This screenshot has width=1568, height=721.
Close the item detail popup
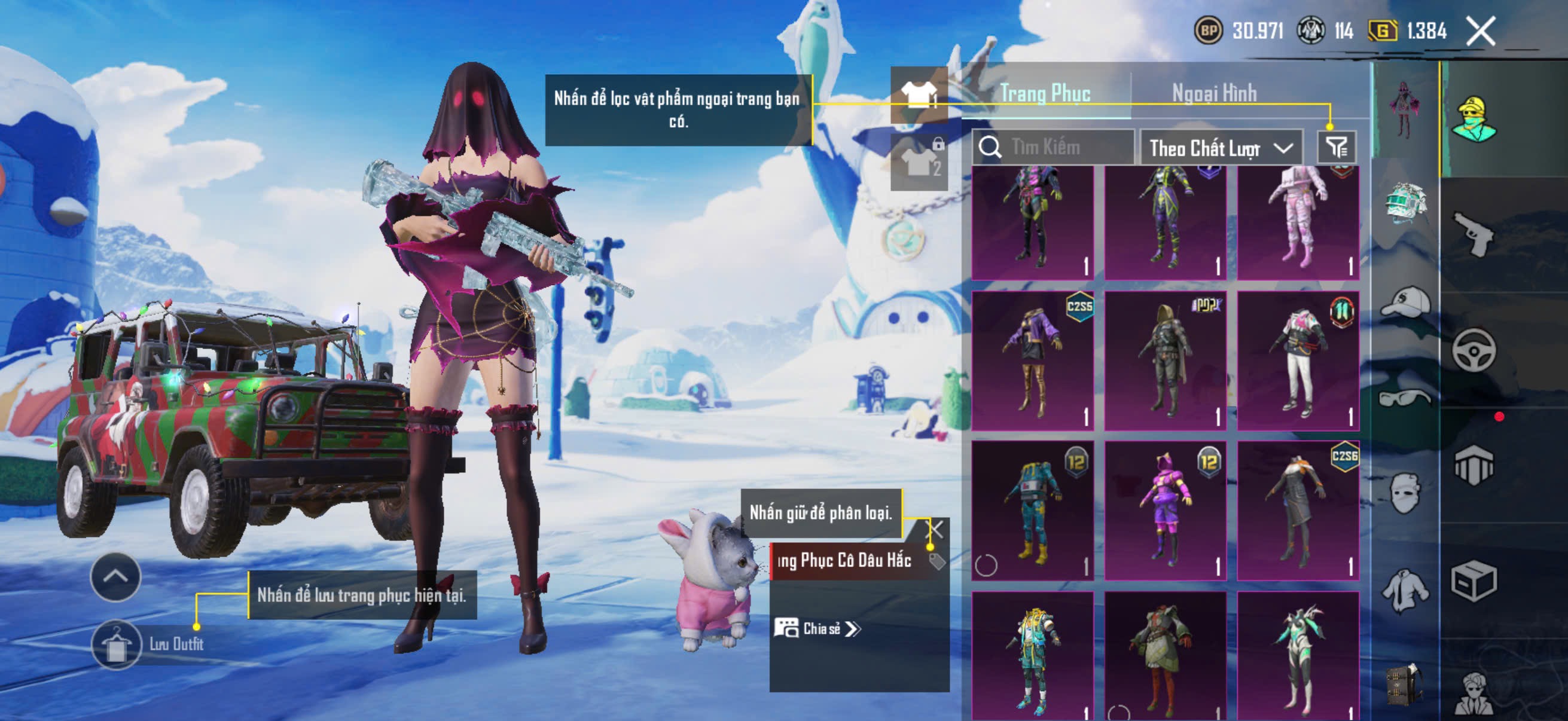tap(934, 529)
